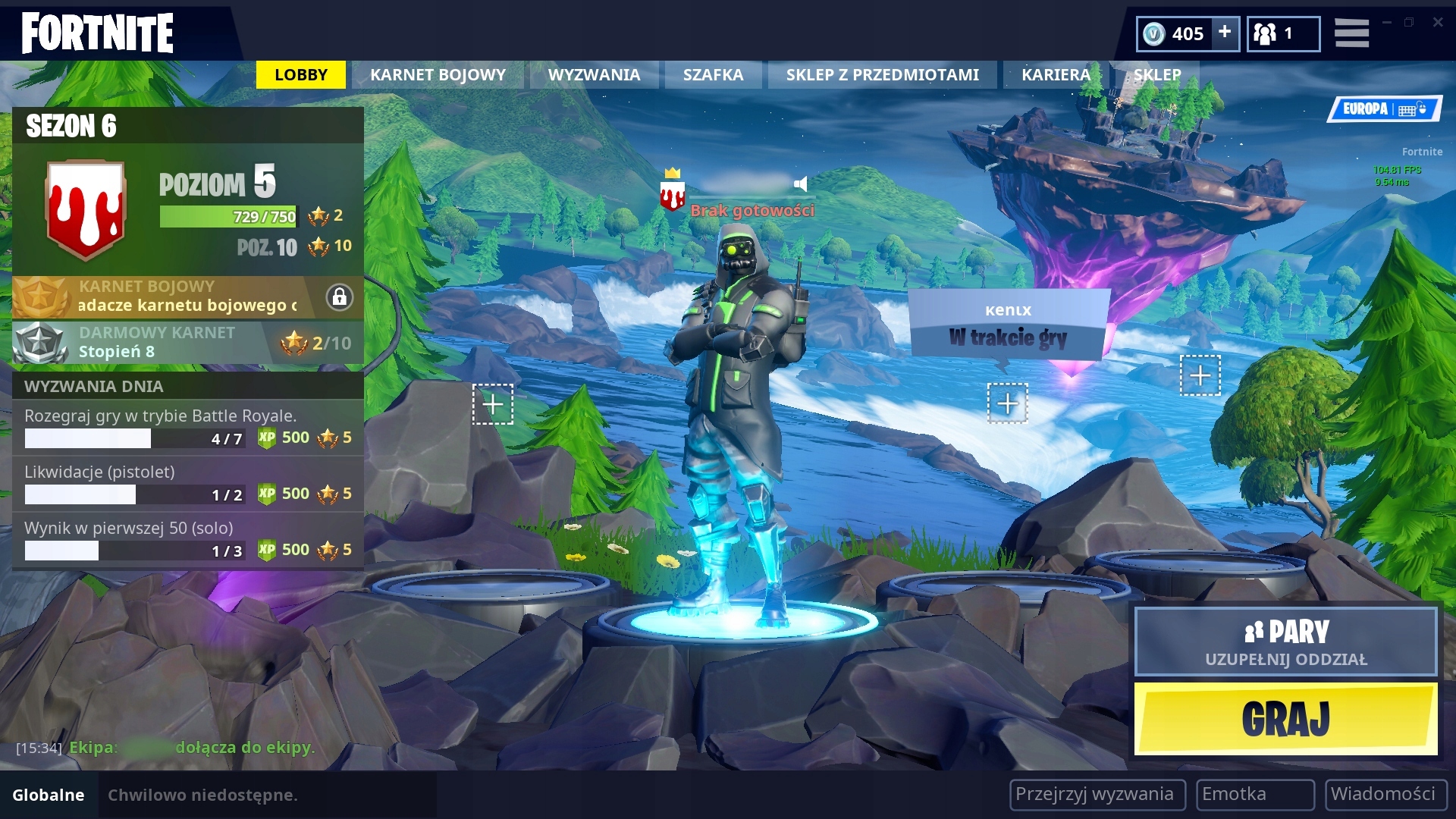The width and height of the screenshot is (1456, 819).
Task: Click the XP icon on the pistol eliminations challenge
Action: point(266,494)
